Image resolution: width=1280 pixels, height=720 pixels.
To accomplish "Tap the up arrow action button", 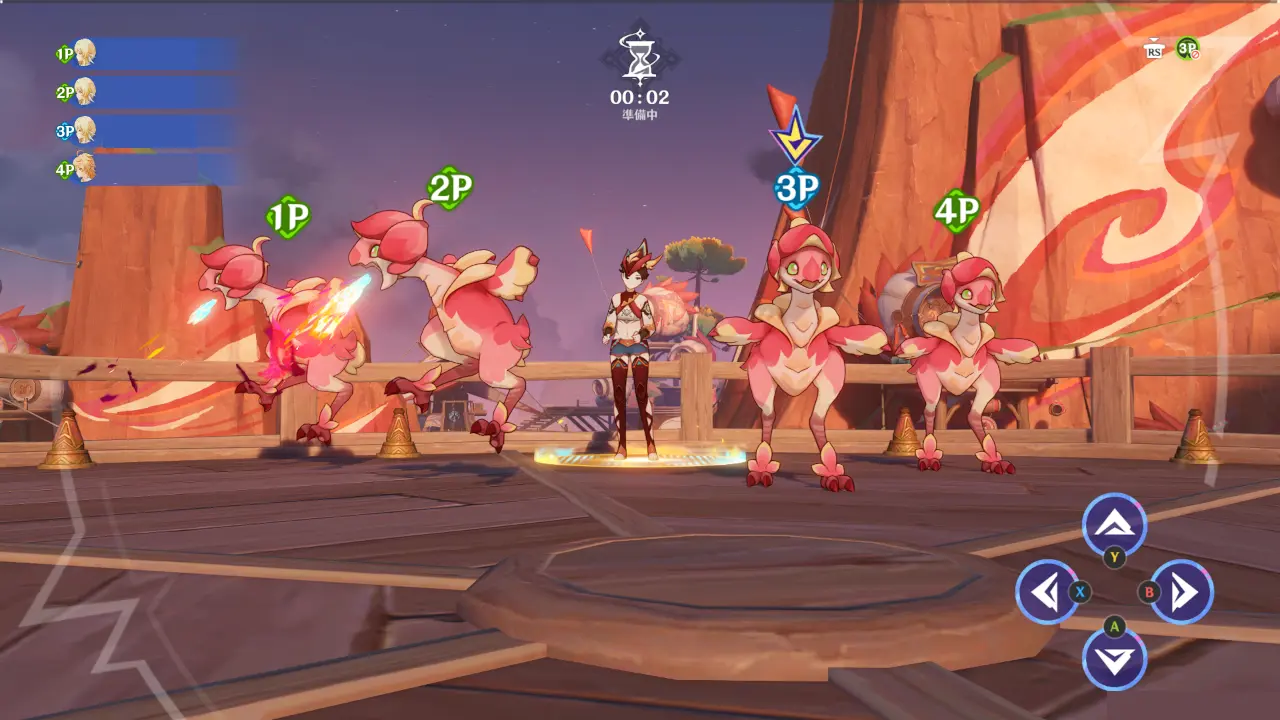I will tap(1114, 523).
